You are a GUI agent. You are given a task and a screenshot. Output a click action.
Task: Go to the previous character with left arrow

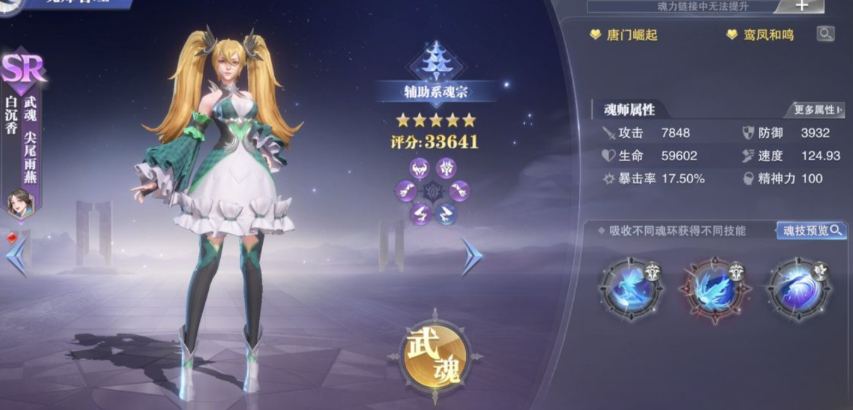(16, 257)
